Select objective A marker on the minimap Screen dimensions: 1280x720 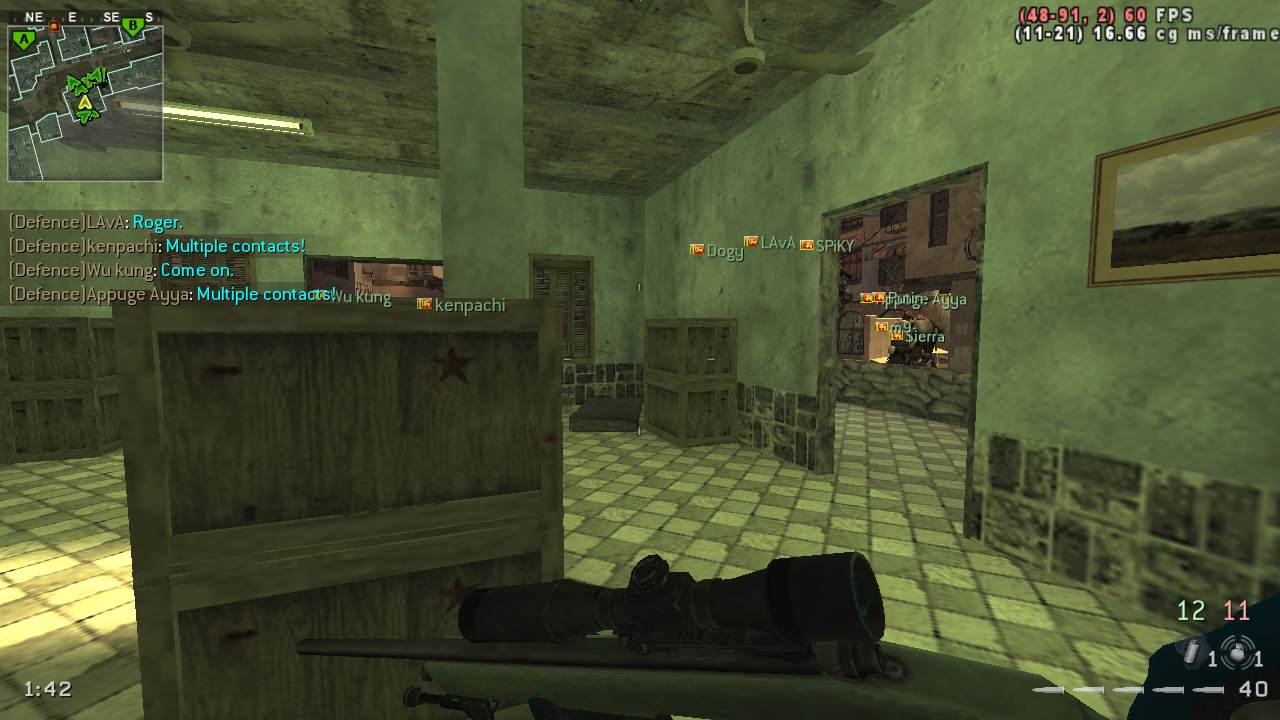pos(24,40)
